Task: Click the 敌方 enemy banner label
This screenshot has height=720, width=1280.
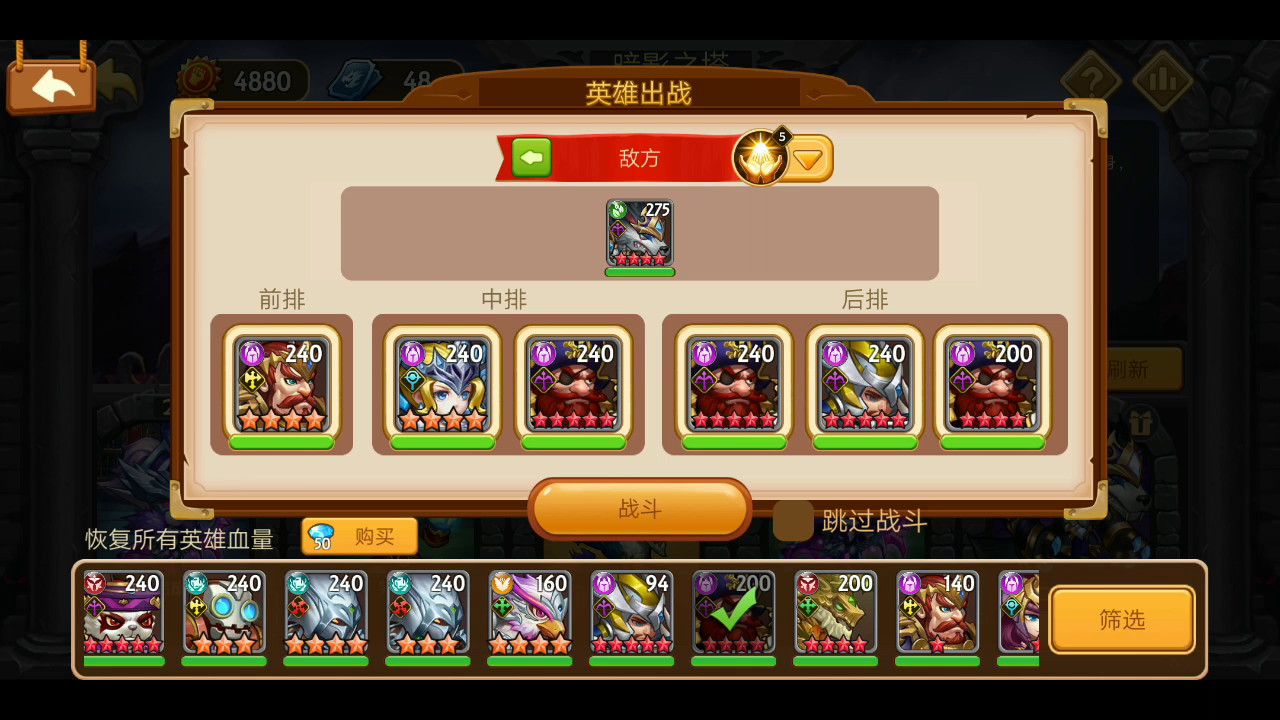Action: point(640,158)
